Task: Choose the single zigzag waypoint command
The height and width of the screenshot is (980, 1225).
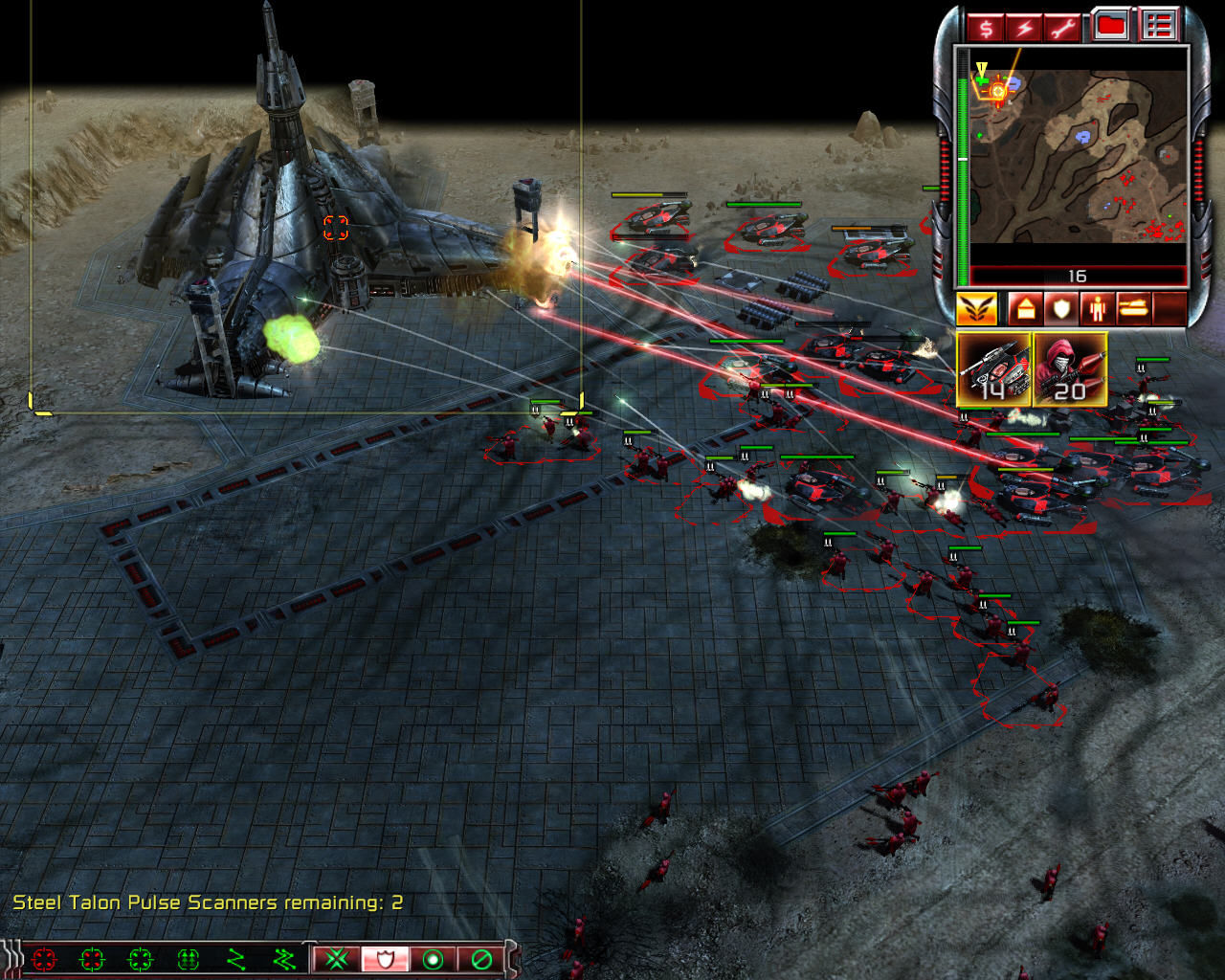Action: 236,958
